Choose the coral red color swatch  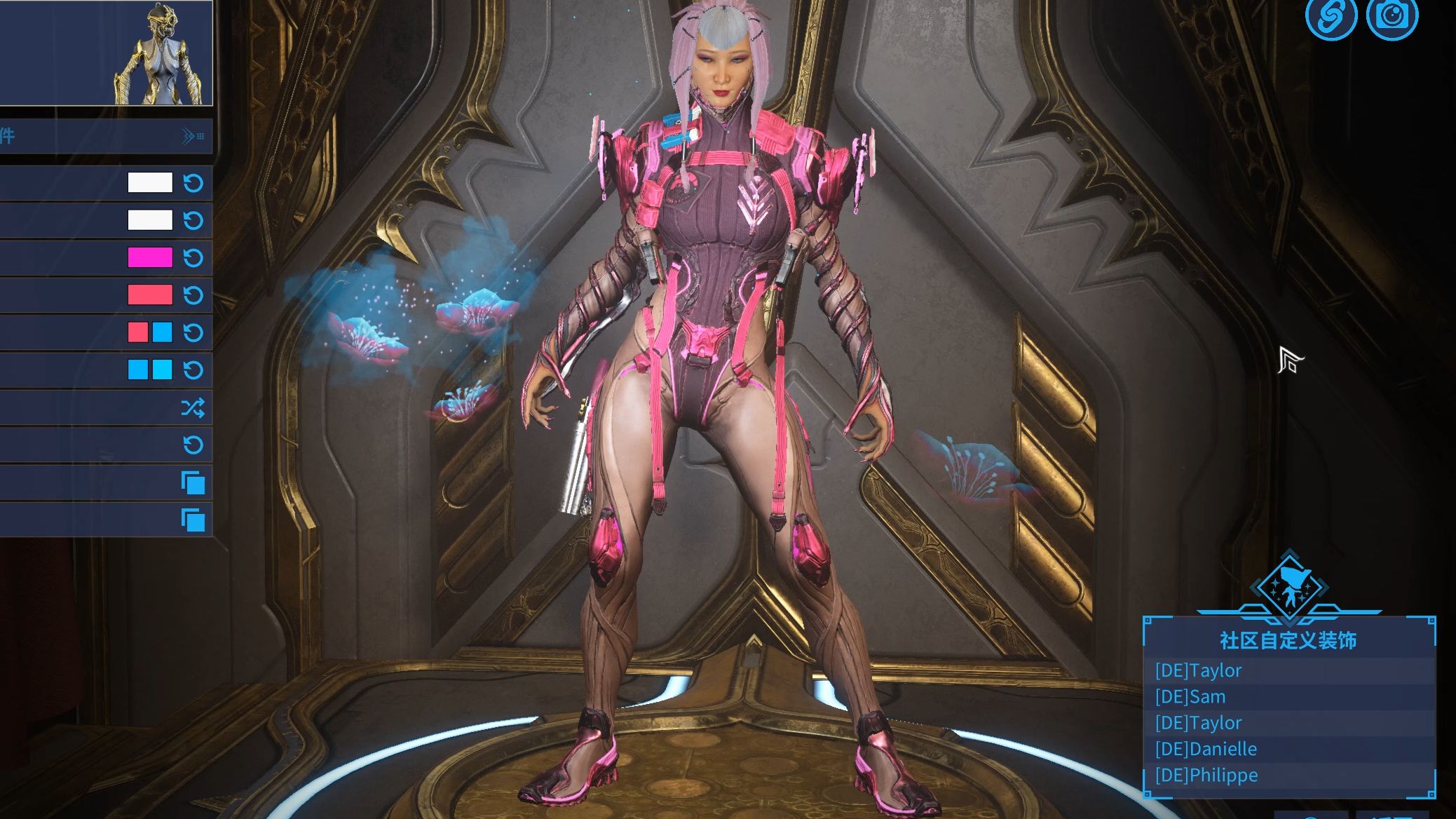tap(150, 295)
